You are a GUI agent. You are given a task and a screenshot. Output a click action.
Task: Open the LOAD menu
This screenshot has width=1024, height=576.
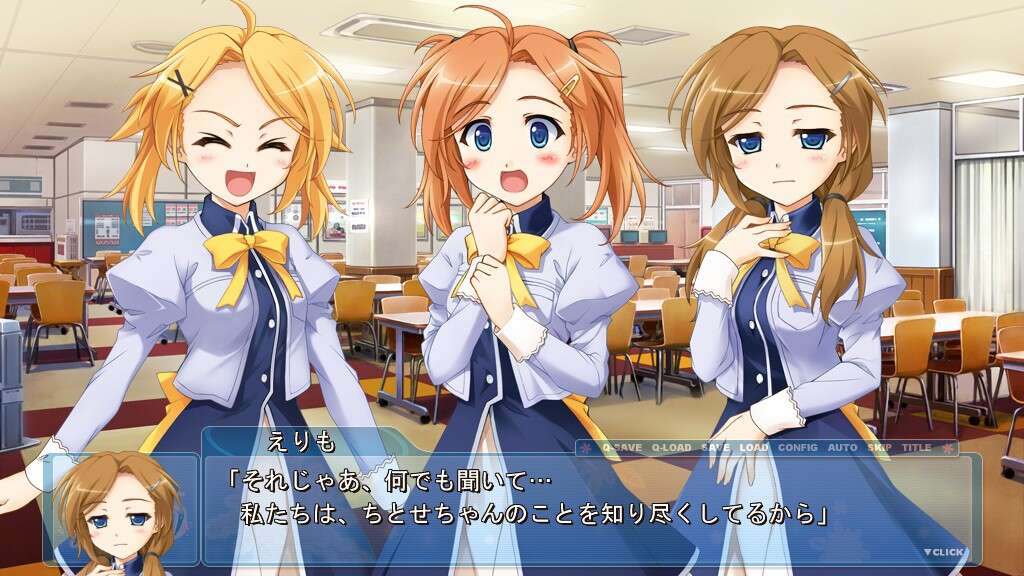pos(754,448)
